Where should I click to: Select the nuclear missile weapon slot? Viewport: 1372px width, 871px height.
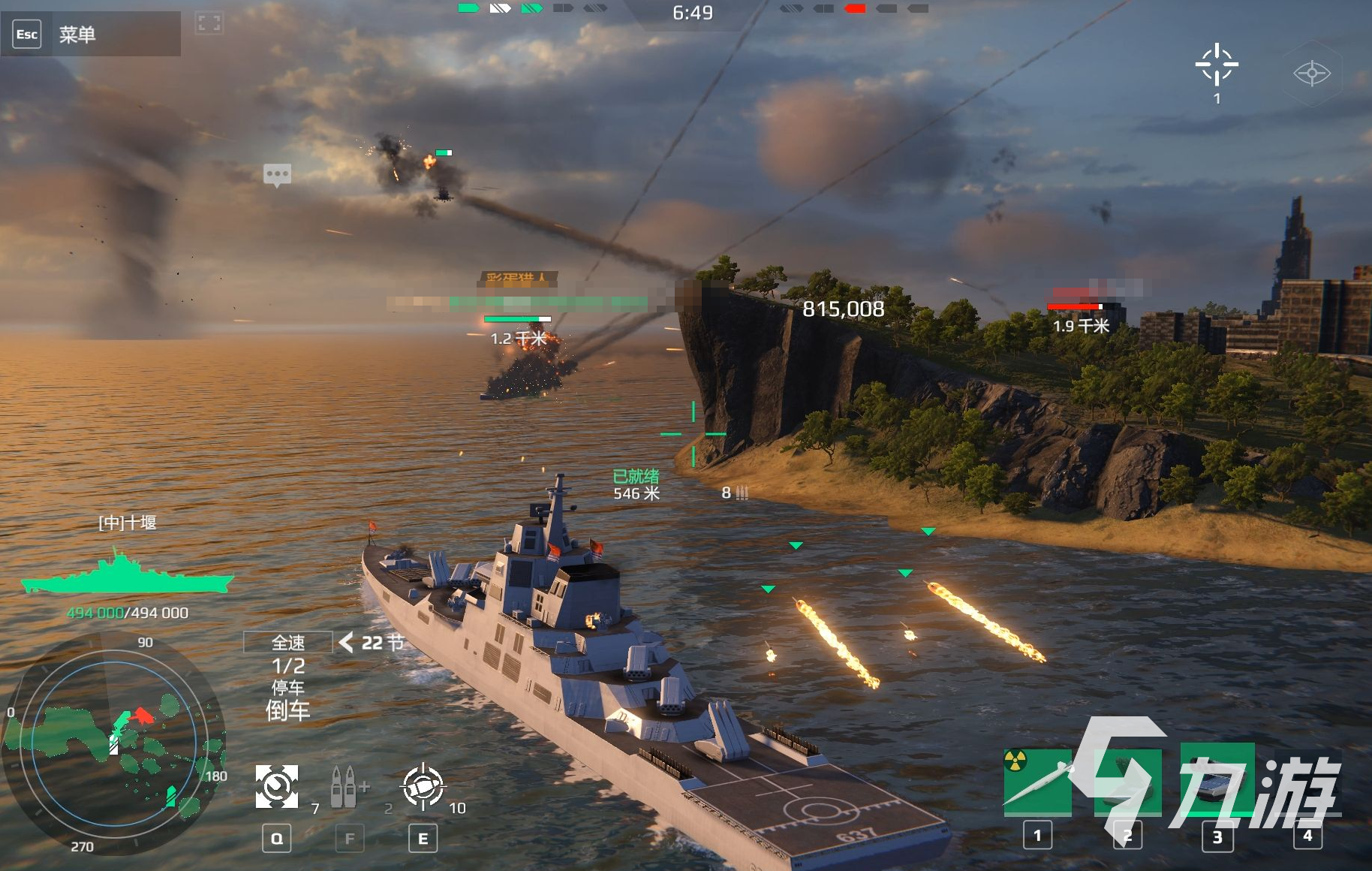click(x=1037, y=781)
